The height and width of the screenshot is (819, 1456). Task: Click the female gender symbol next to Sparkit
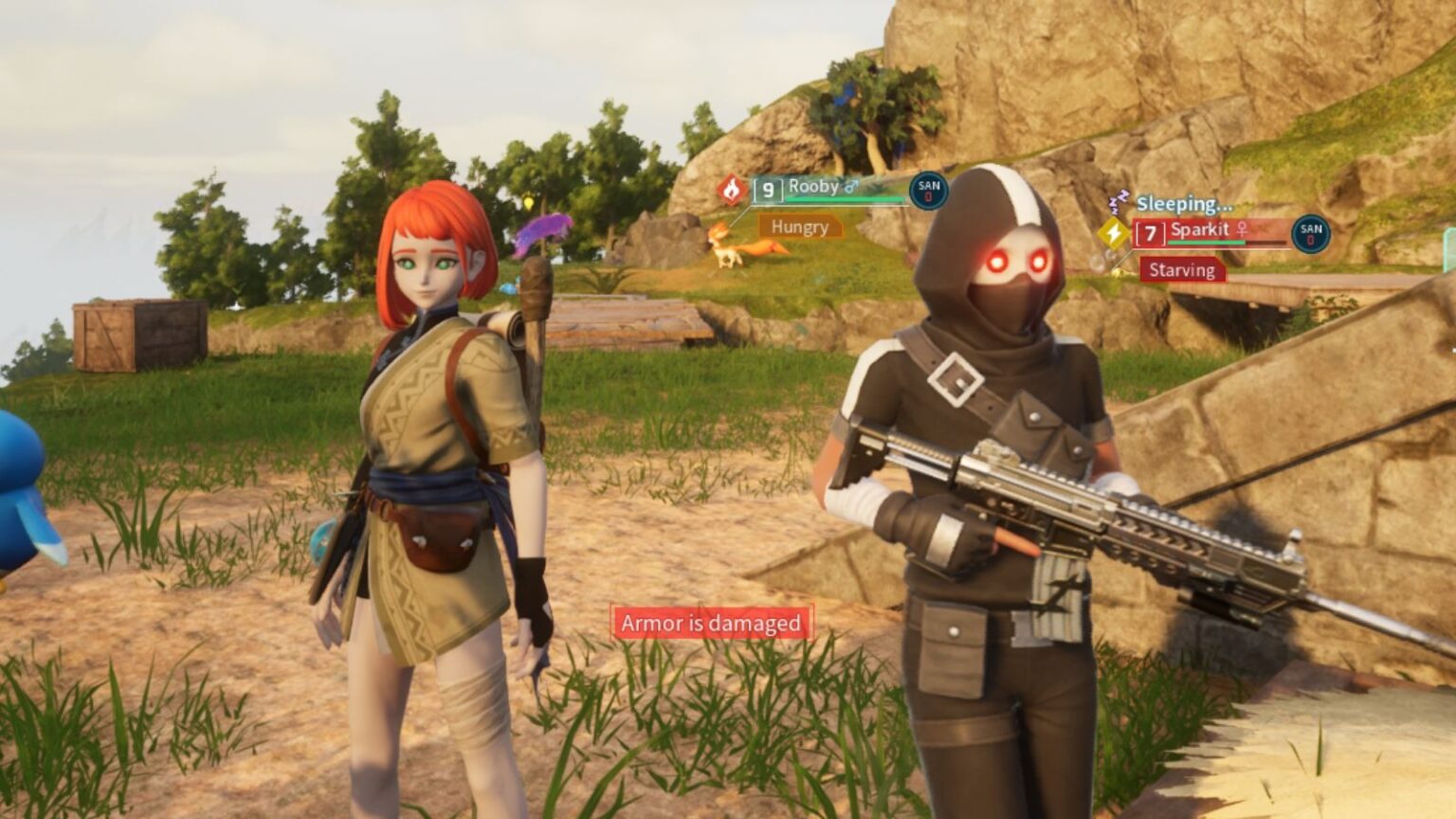[1240, 229]
